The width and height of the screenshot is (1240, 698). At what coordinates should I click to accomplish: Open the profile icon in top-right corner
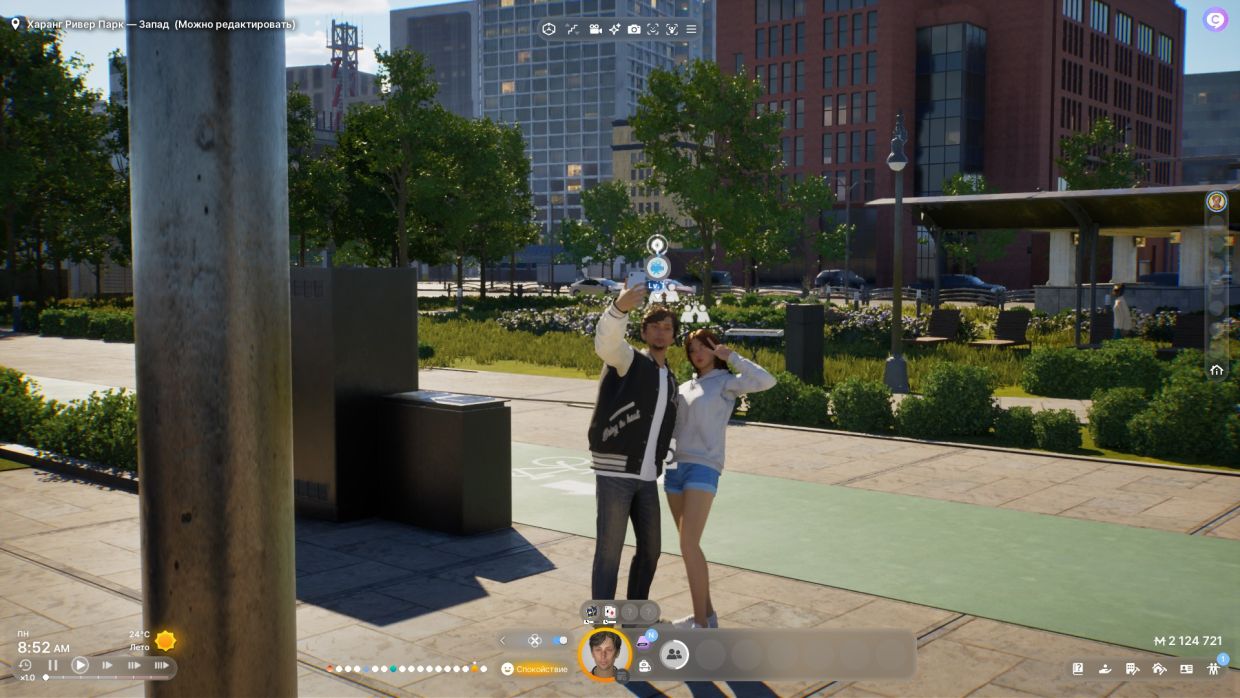point(1215,19)
